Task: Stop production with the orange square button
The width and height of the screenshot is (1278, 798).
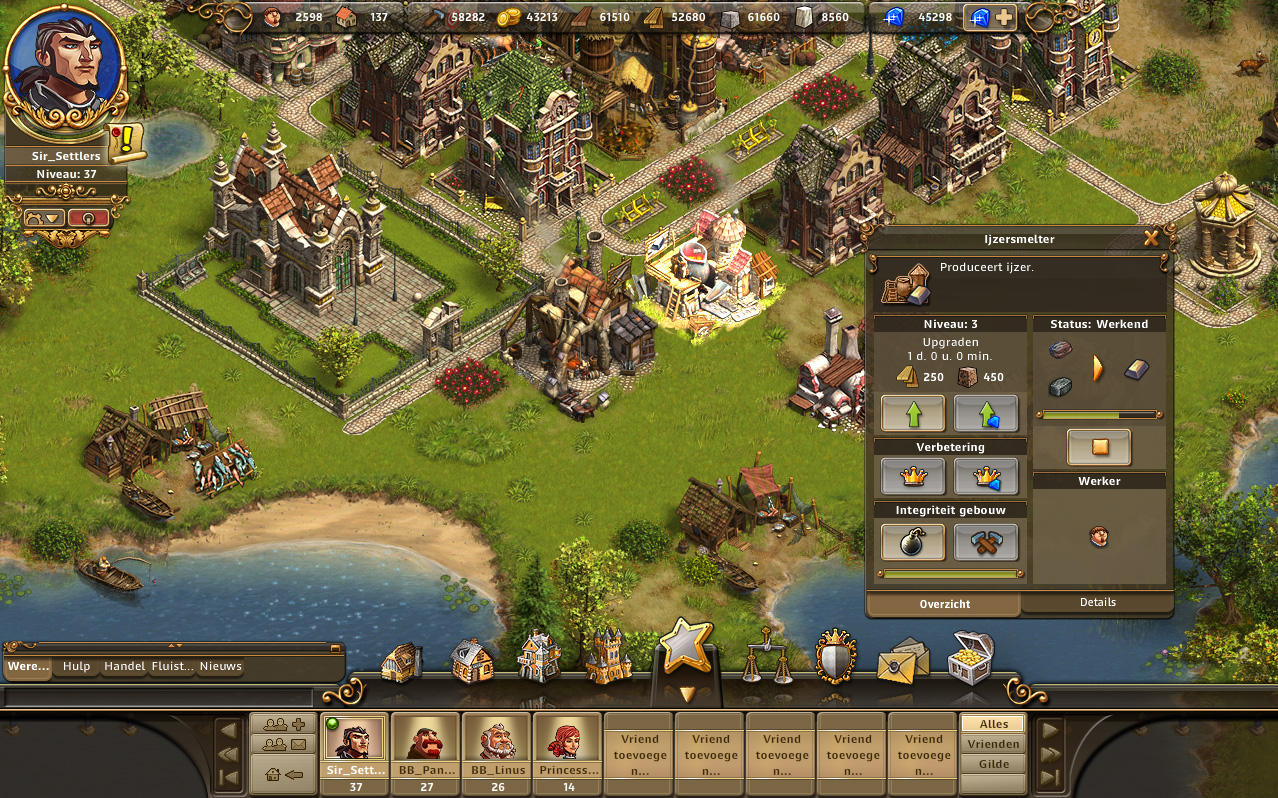Action: point(1099,447)
